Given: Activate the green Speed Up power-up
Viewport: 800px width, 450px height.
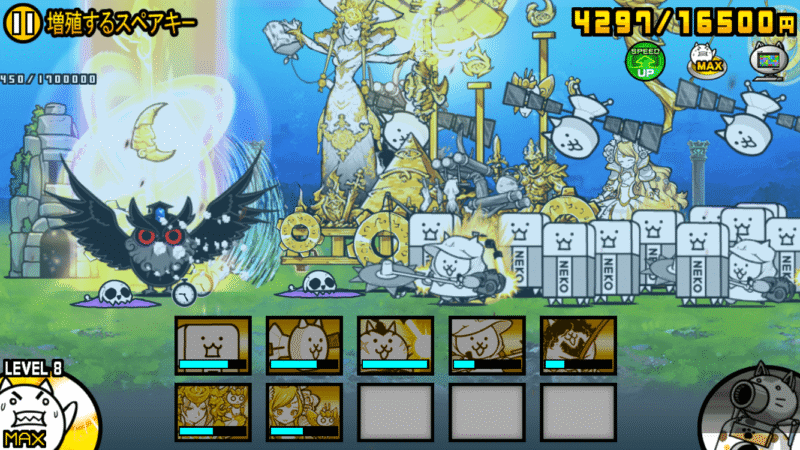Looking at the screenshot, I should (643, 62).
